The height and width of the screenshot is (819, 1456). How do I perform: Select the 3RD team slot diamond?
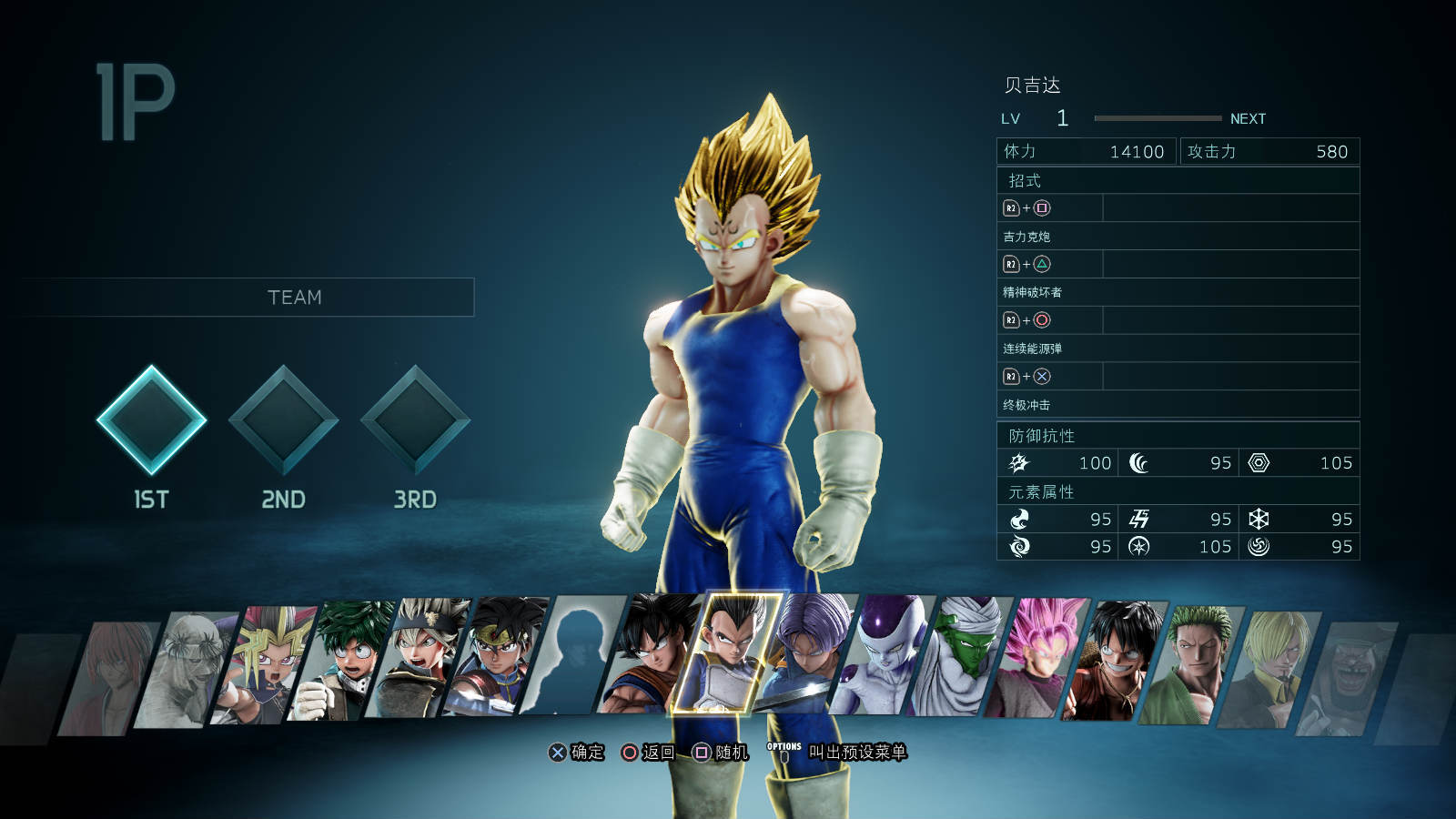tap(415, 420)
